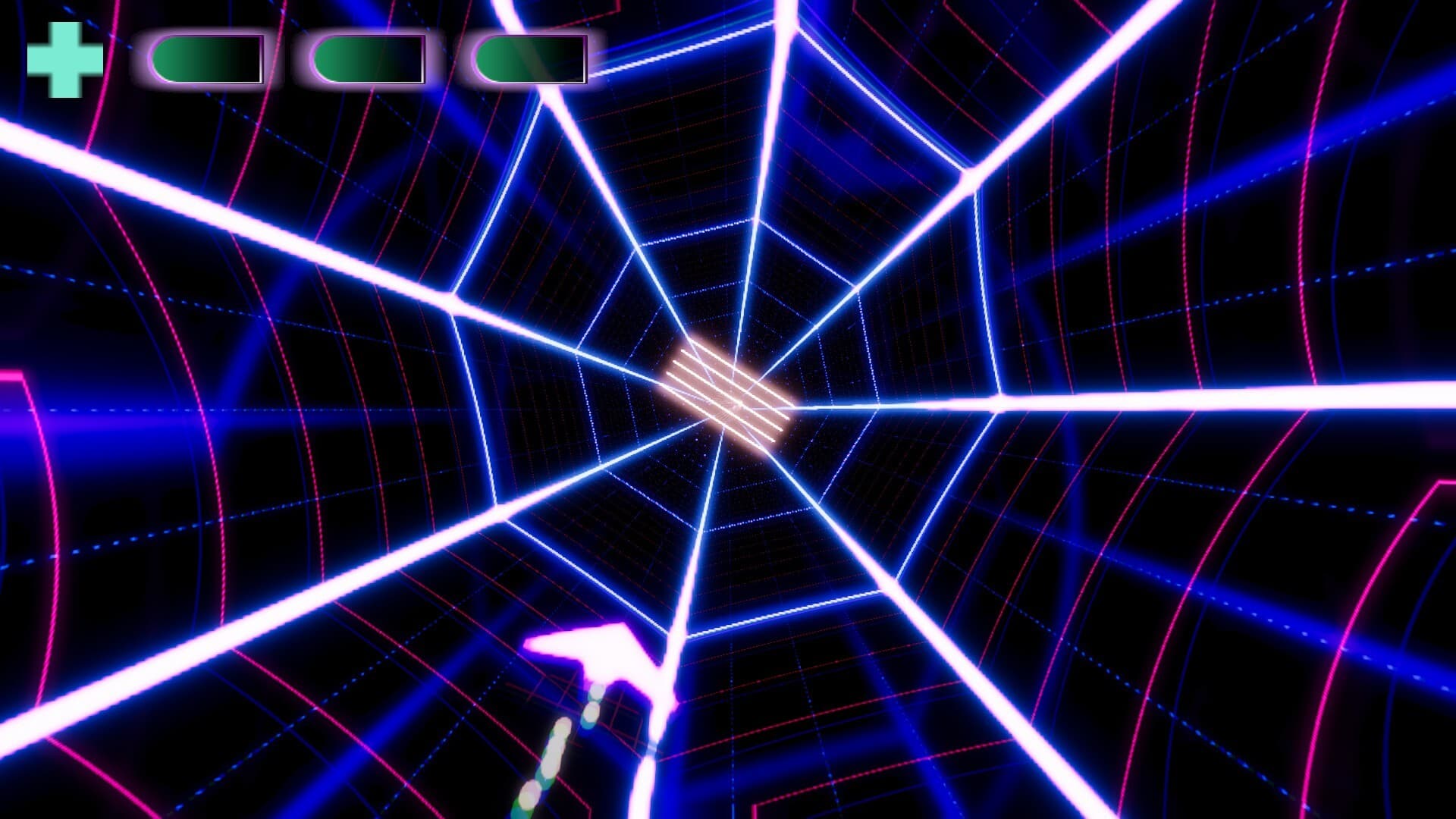
Task: Toggle the middle health pill indicator
Action: pyautogui.click(x=368, y=57)
